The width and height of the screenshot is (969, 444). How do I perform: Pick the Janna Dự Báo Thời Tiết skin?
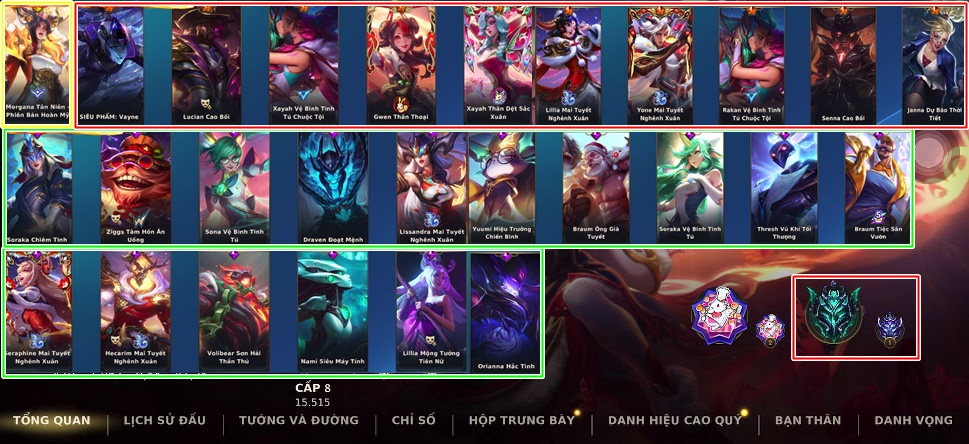tap(935, 63)
